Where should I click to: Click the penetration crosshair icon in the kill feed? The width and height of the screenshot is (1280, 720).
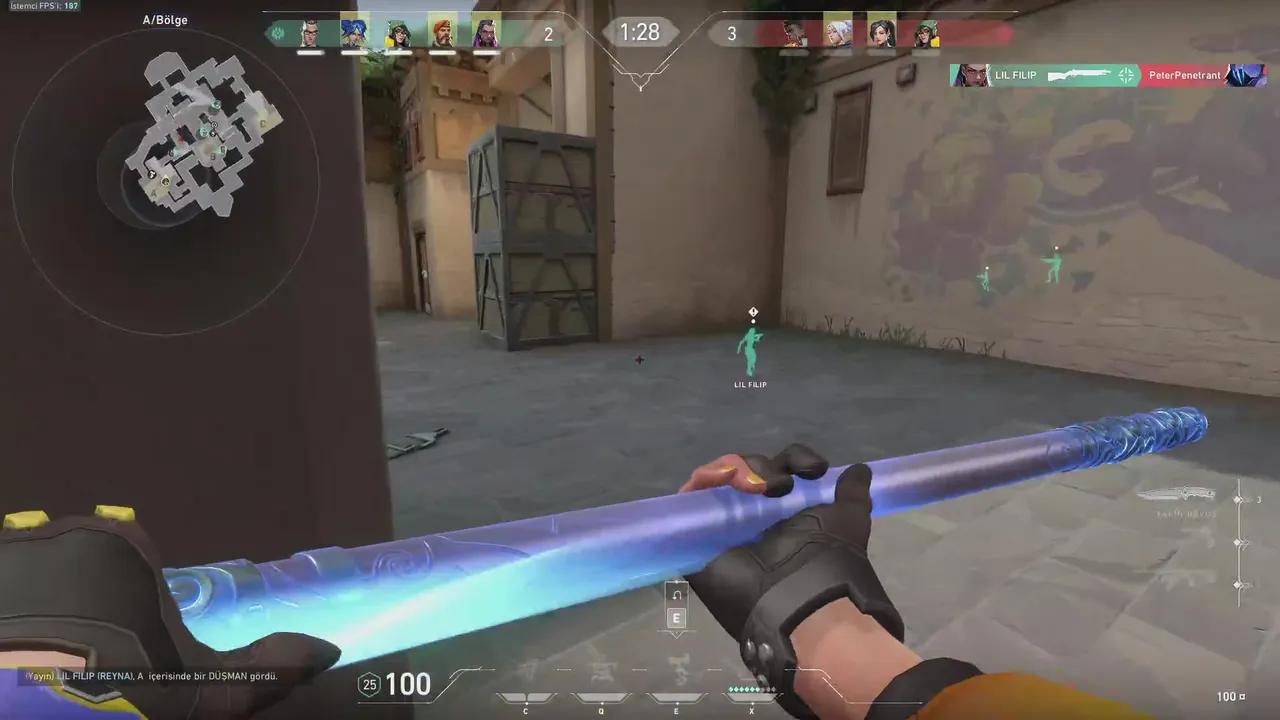tap(1126, 75)
